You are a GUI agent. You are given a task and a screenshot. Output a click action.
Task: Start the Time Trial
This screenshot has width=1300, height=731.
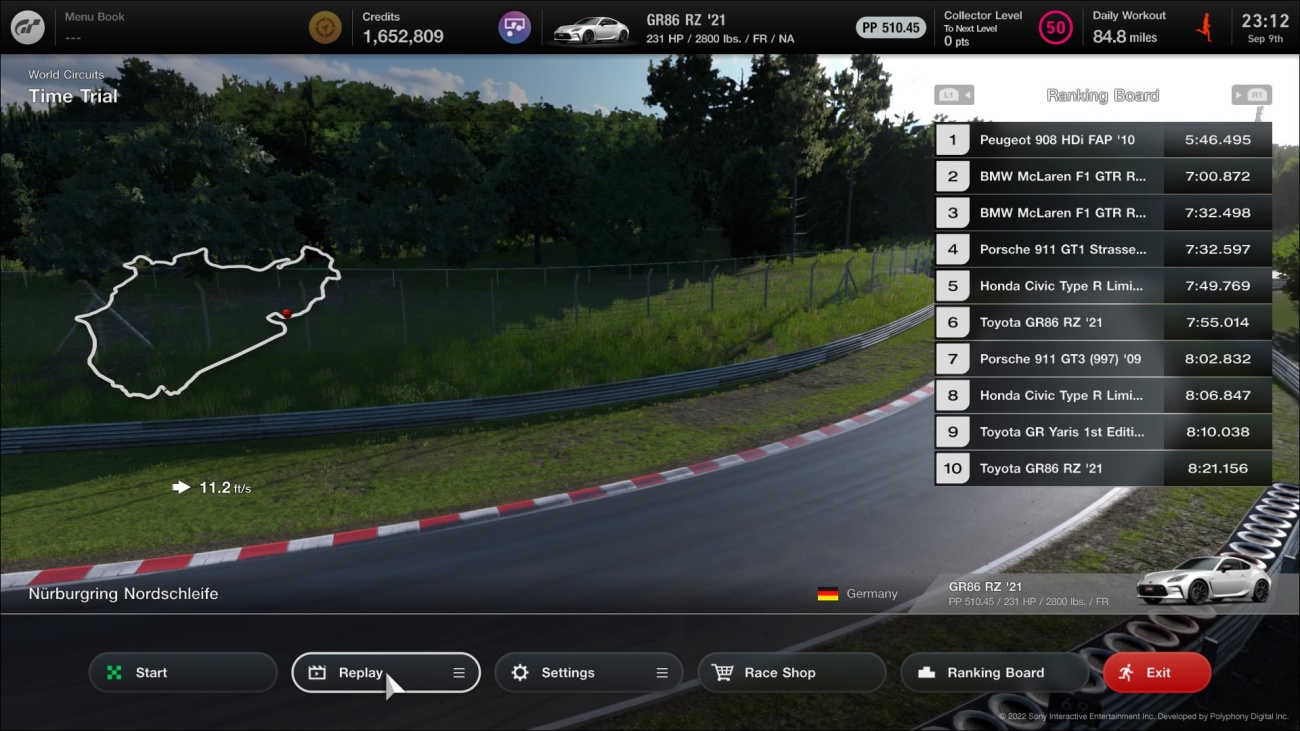tap(183, 673)
